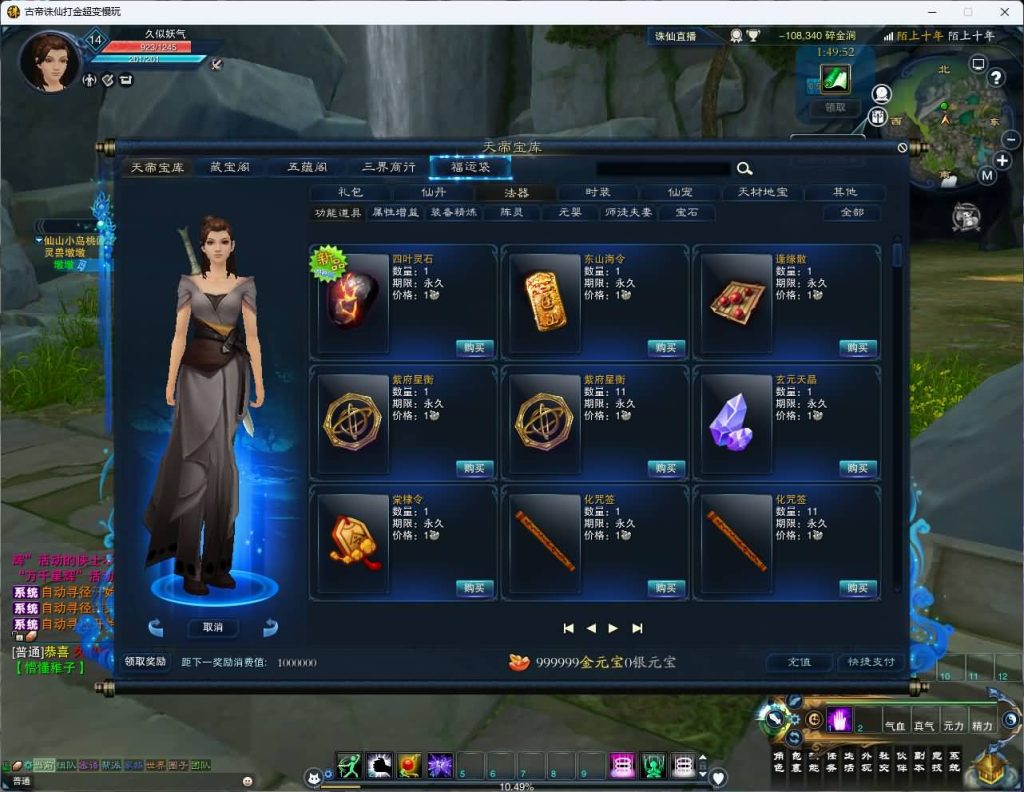Open the minimap help question mark

pyautogui.click(x=996, y=77)
